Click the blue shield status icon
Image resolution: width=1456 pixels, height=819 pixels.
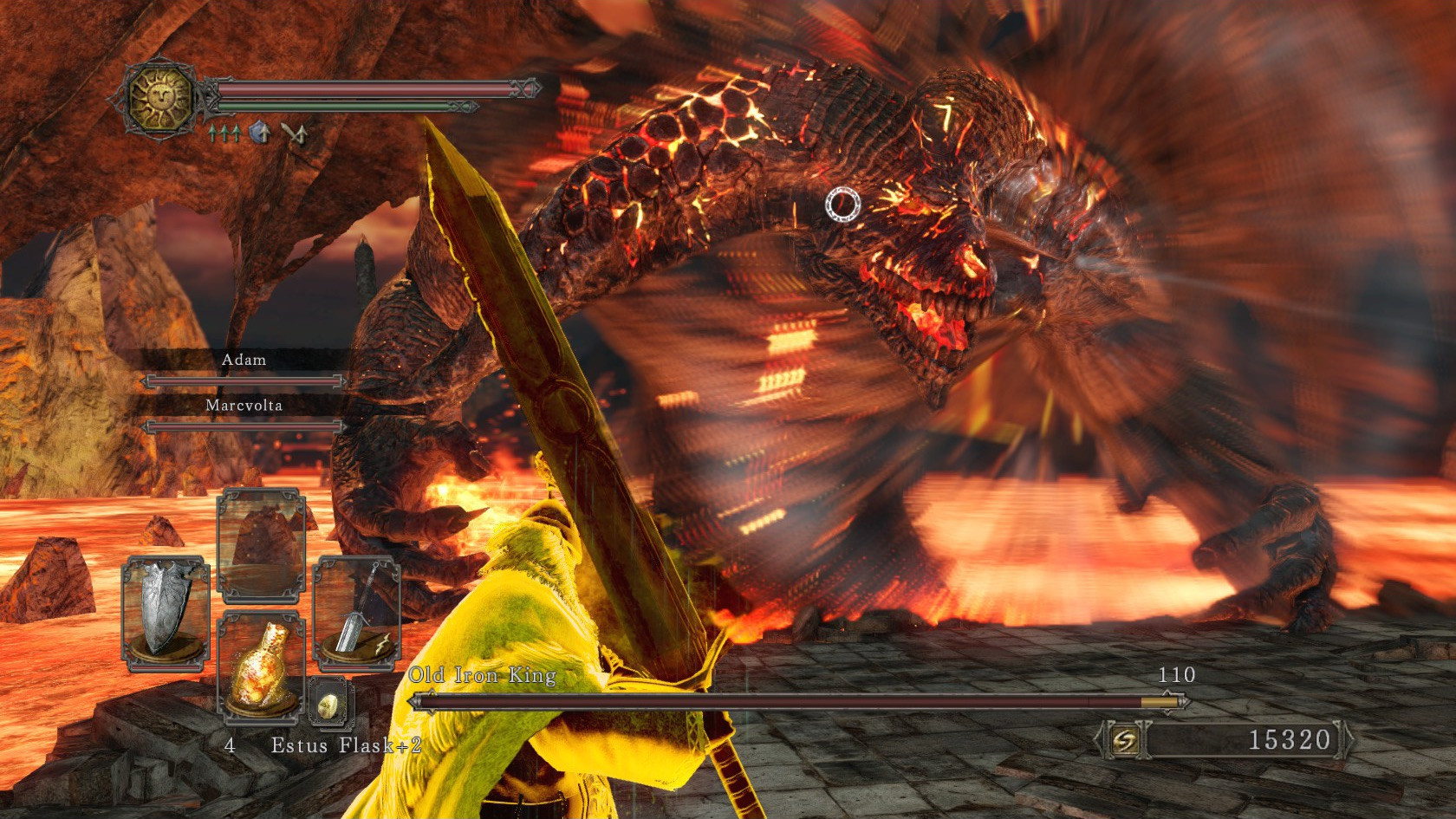[x=260, y=133]
